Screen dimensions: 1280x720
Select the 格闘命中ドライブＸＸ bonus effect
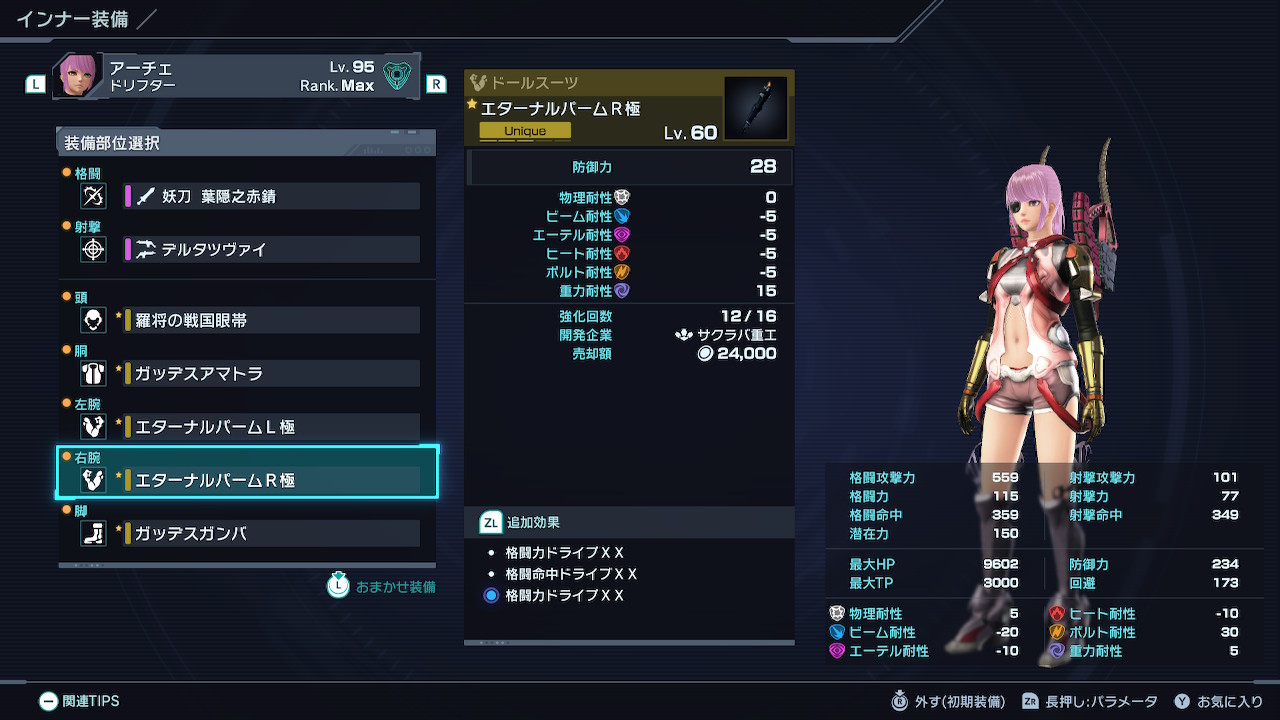571,574
